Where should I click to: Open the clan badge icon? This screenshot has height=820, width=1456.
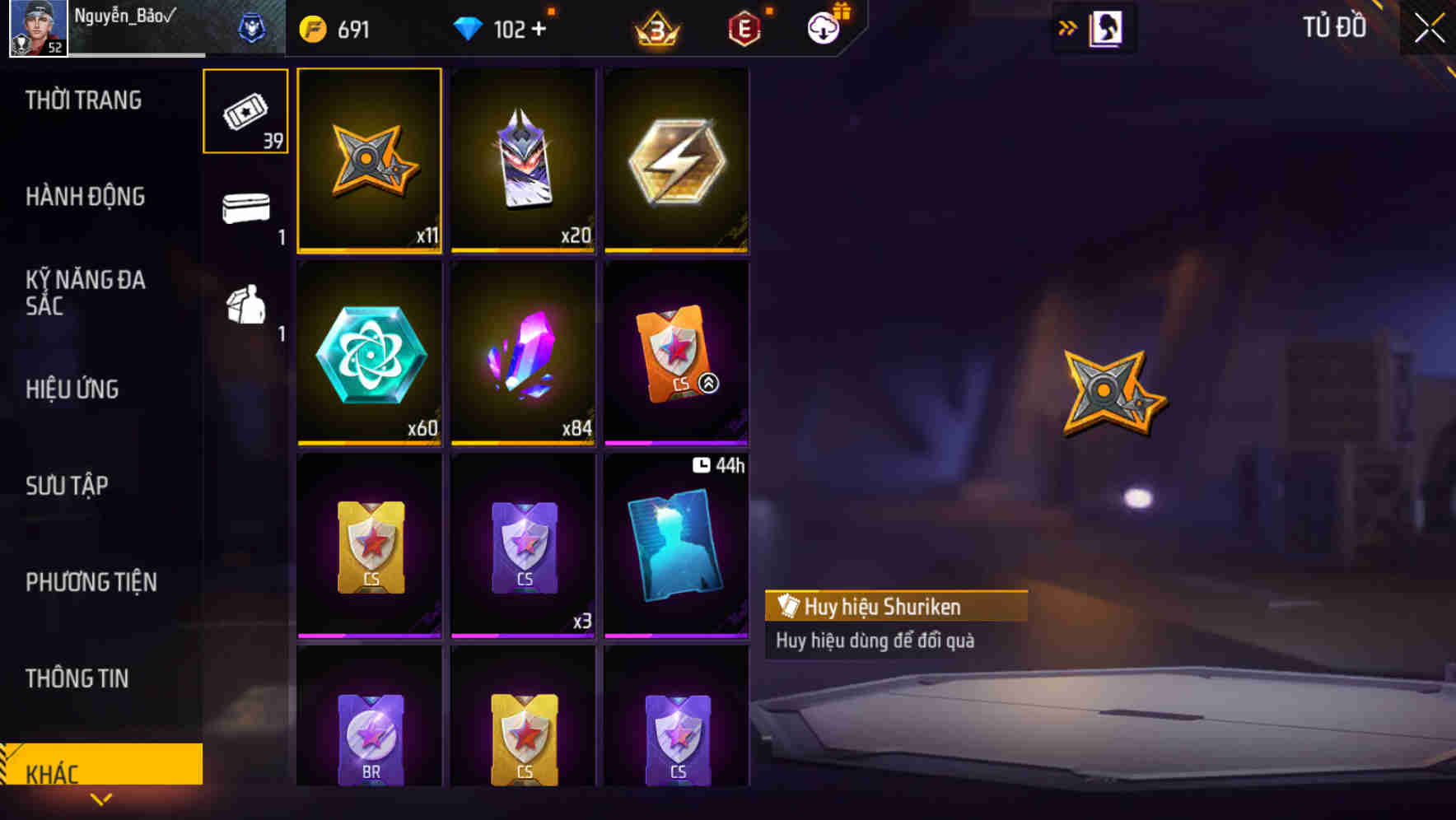pos(253,28)
